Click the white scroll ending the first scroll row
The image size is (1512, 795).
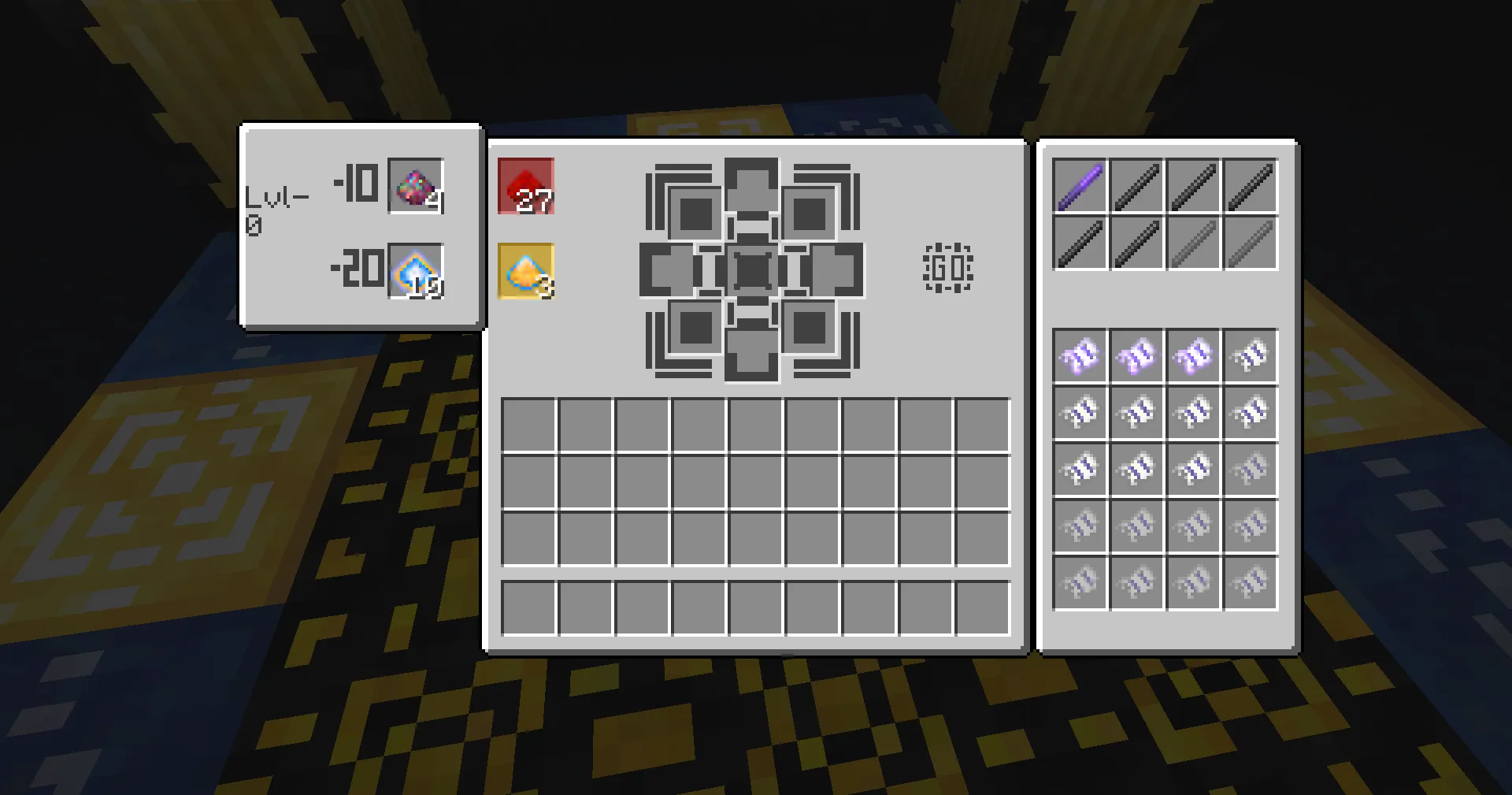pos(1251,355)
